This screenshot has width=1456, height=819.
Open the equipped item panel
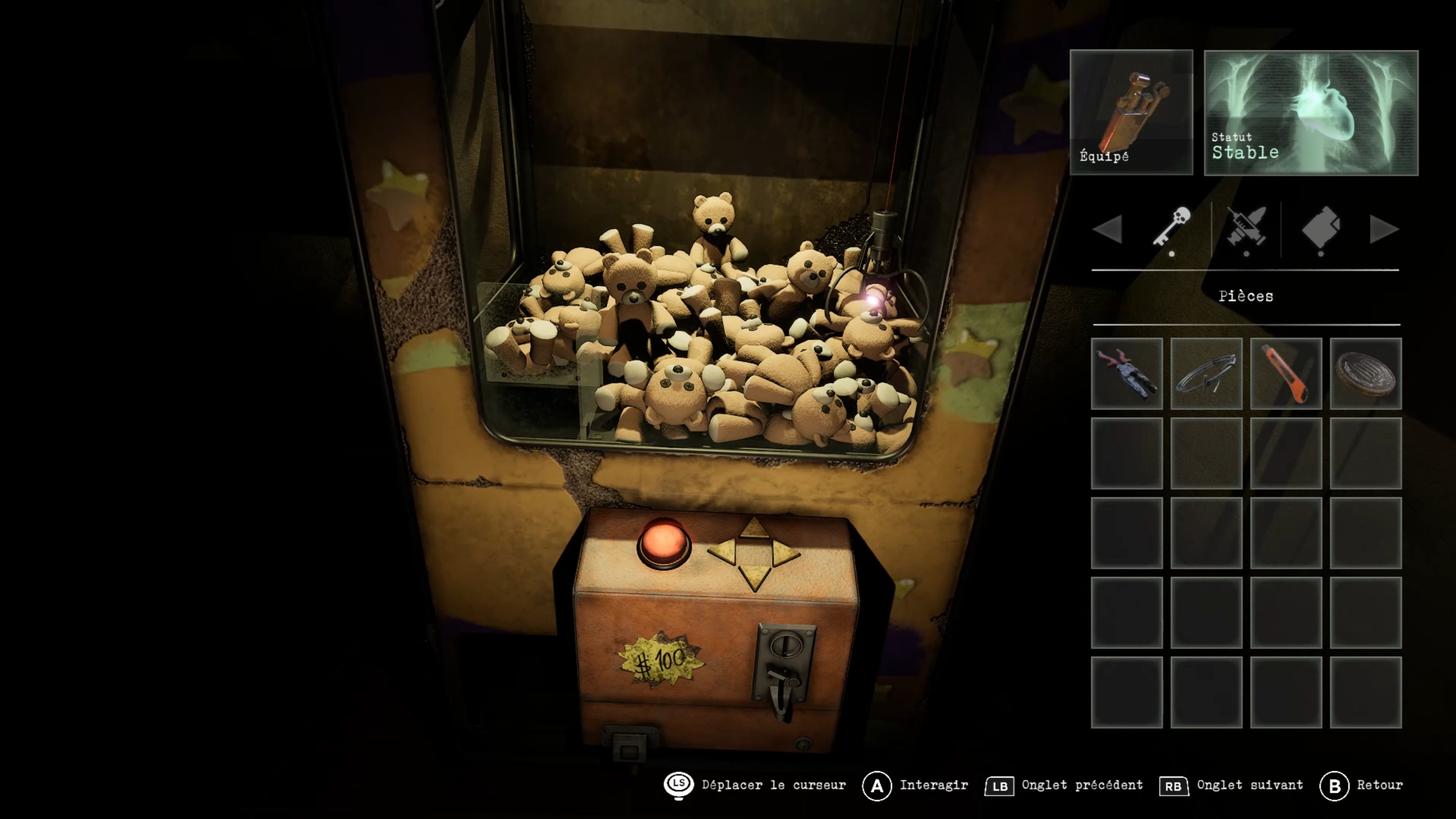tap(1131, 112)
